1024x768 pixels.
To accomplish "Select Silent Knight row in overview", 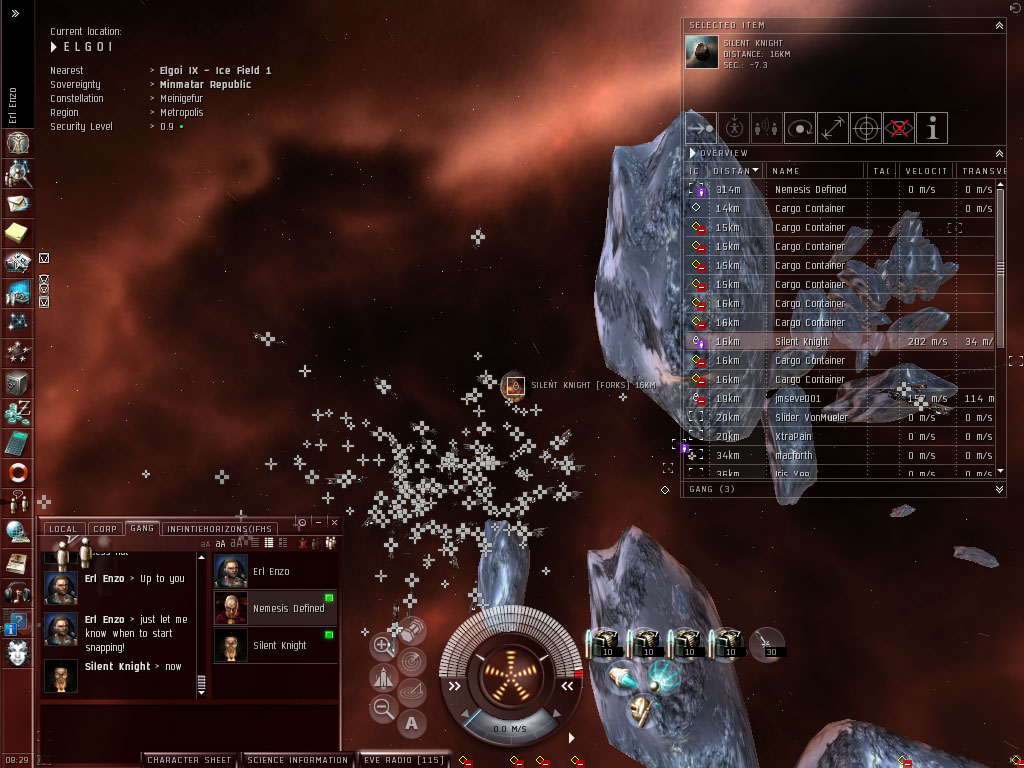I will point(801,342).
